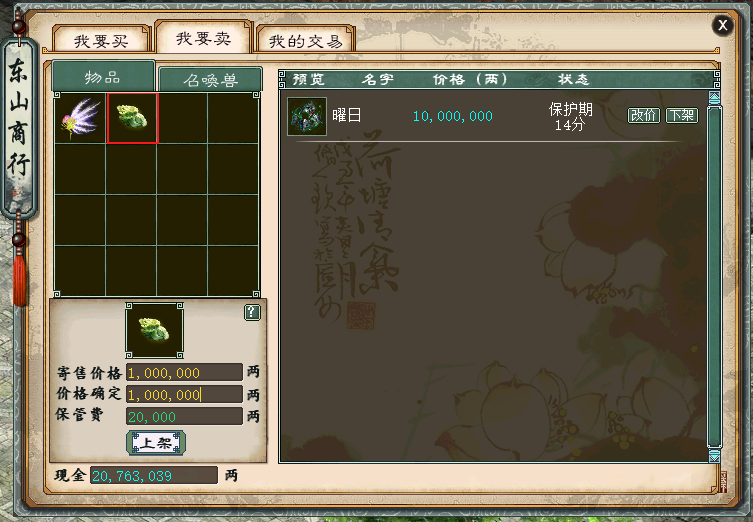Open the 我的交易 tab

click(306, 41)
